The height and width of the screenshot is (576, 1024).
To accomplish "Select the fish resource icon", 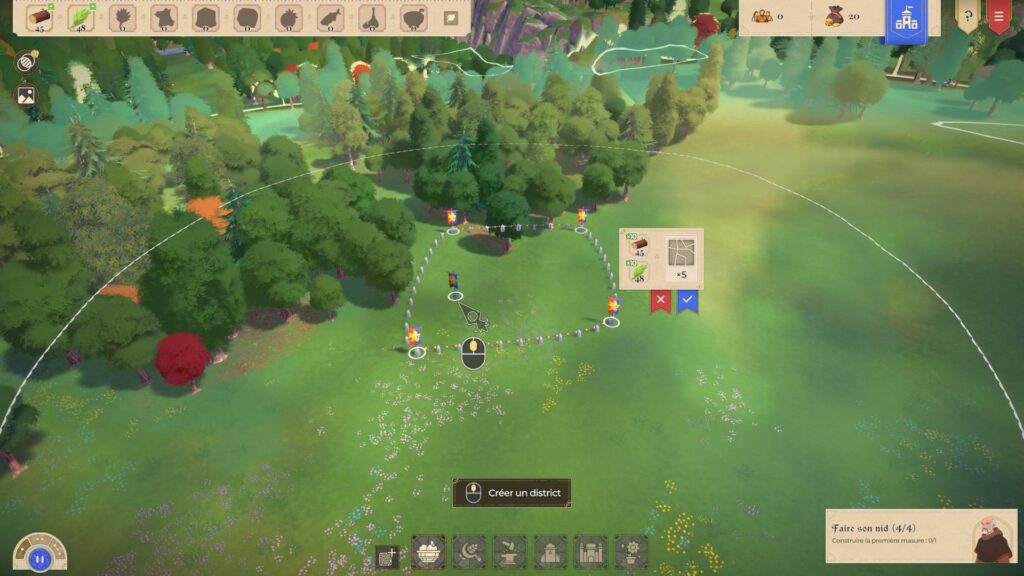I will [x=329, y=18].
